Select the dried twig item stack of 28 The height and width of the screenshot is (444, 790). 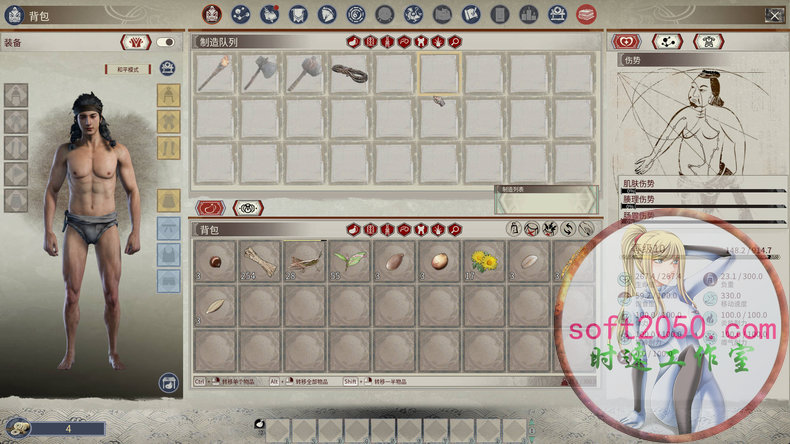point(305,261)
